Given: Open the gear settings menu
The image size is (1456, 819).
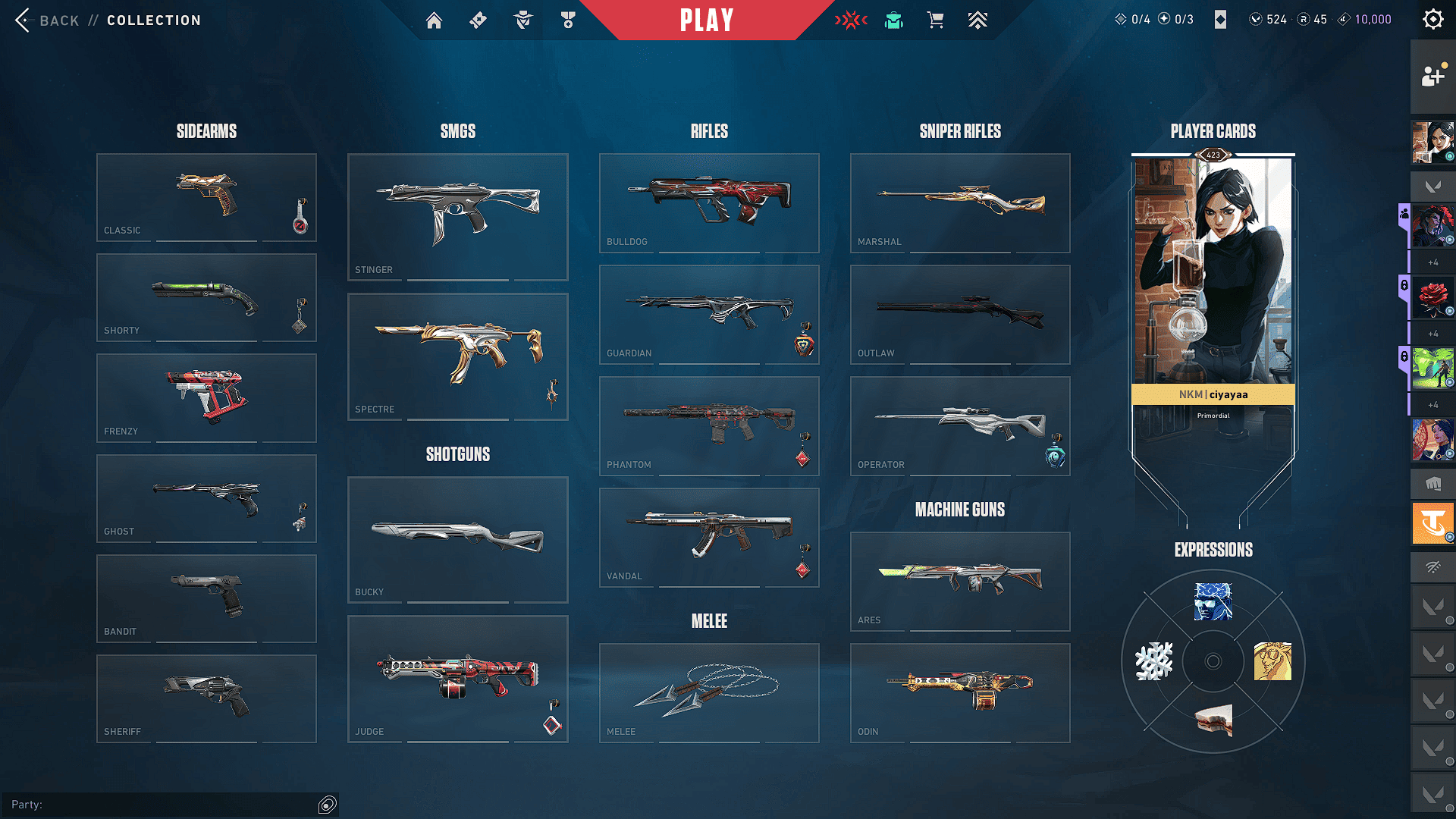Looking at the screenshot, I should point(1432,20).
